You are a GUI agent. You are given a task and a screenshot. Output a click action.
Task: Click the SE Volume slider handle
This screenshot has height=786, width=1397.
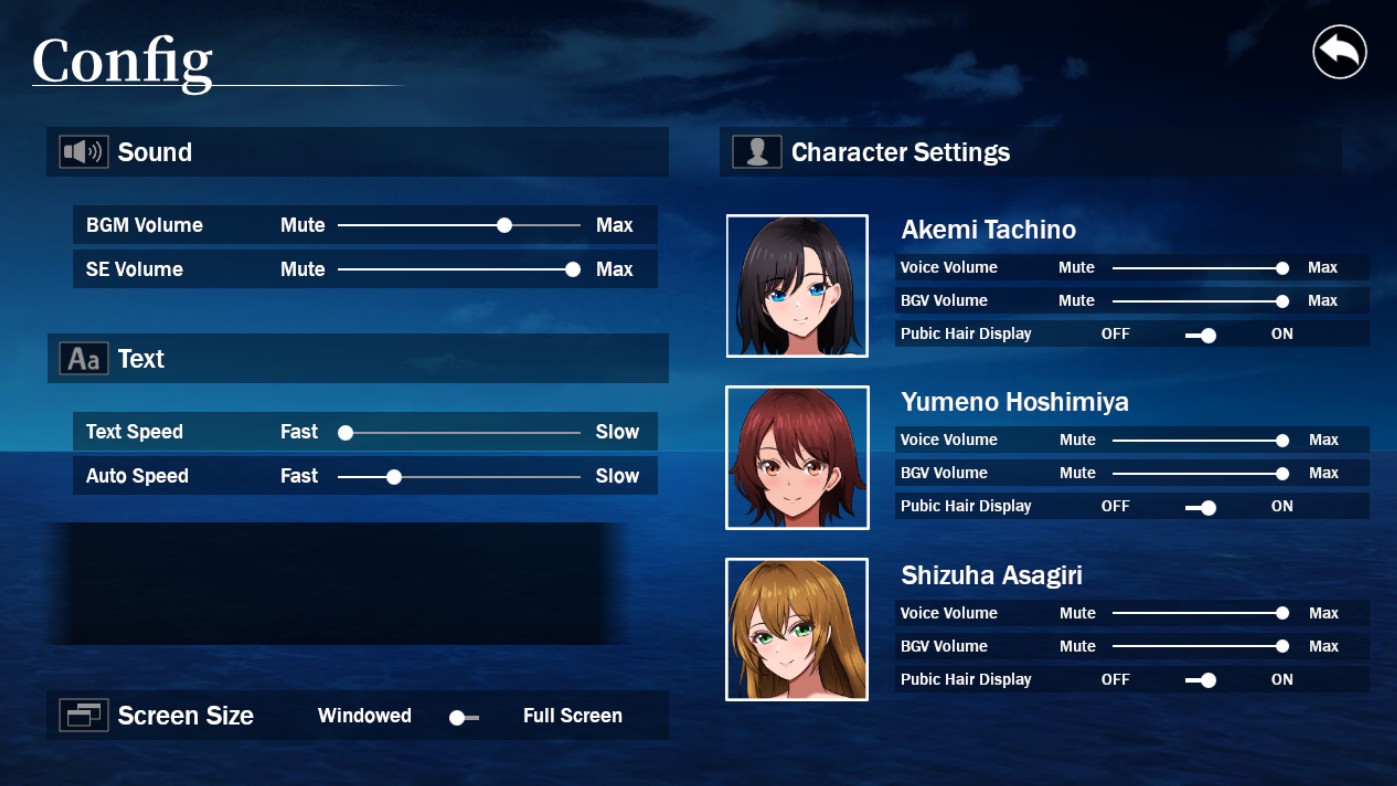(x=572, y=269)
